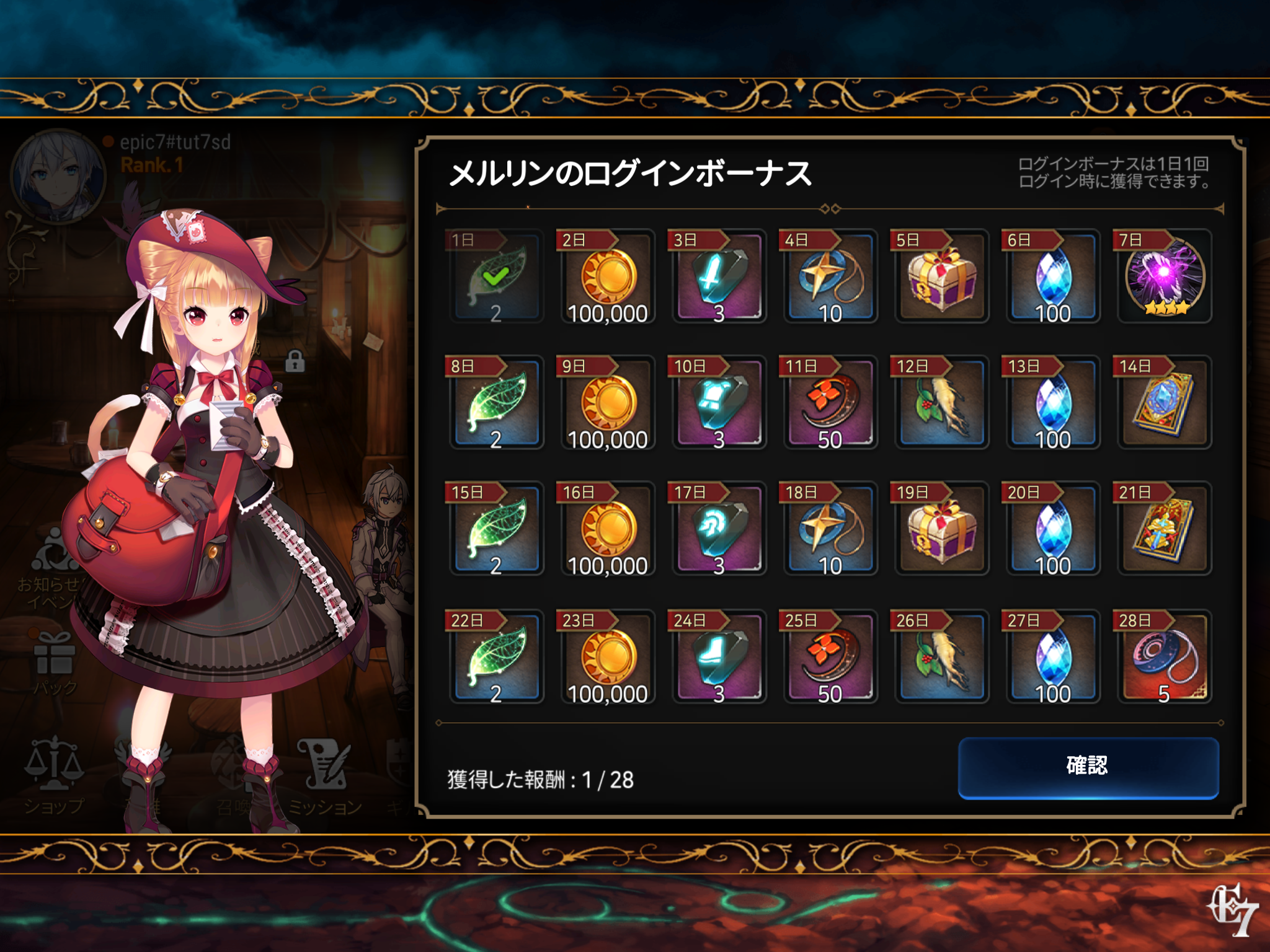The width and height of the screenshot is (1270, 952).
Task: Select the day 4 gold compass reward
Action: tap(830, 276)
